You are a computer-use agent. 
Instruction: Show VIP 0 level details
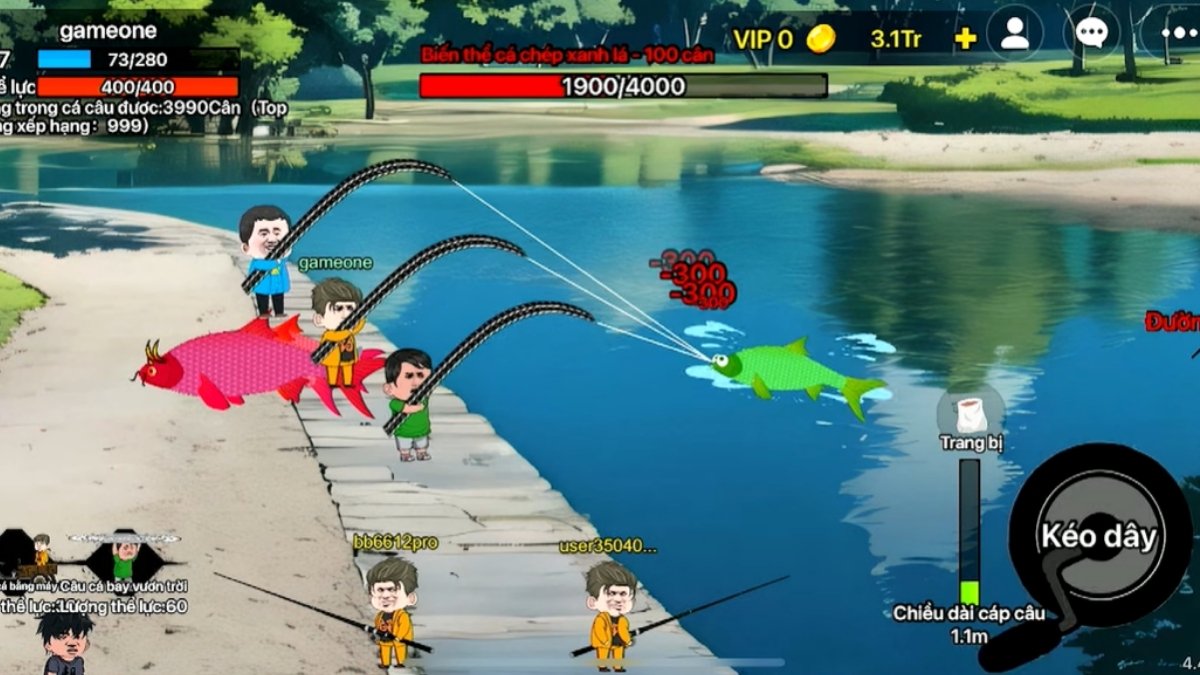(763, 39)
